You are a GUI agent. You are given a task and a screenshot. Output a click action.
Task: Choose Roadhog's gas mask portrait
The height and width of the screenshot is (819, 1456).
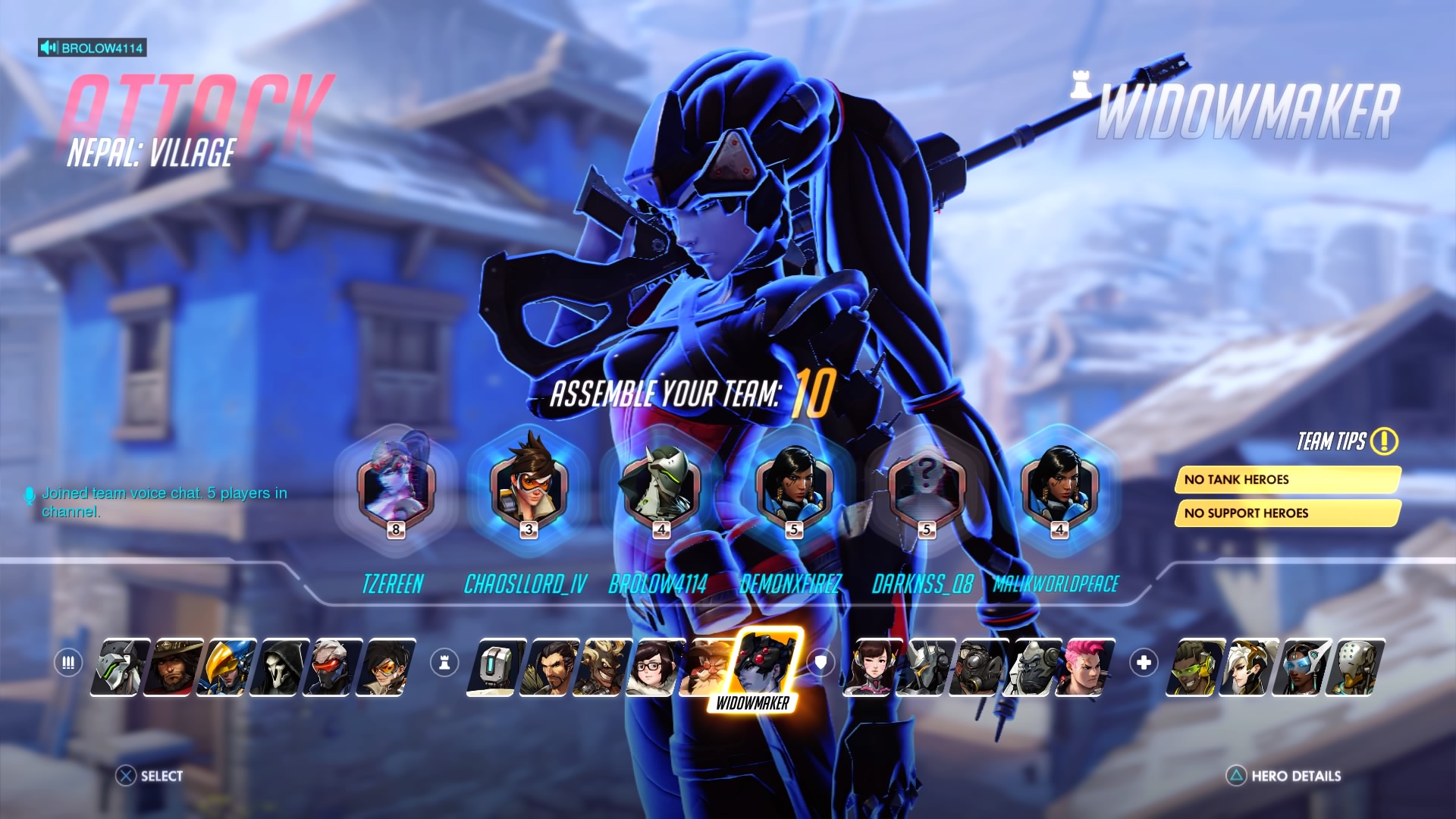[980, 667]
